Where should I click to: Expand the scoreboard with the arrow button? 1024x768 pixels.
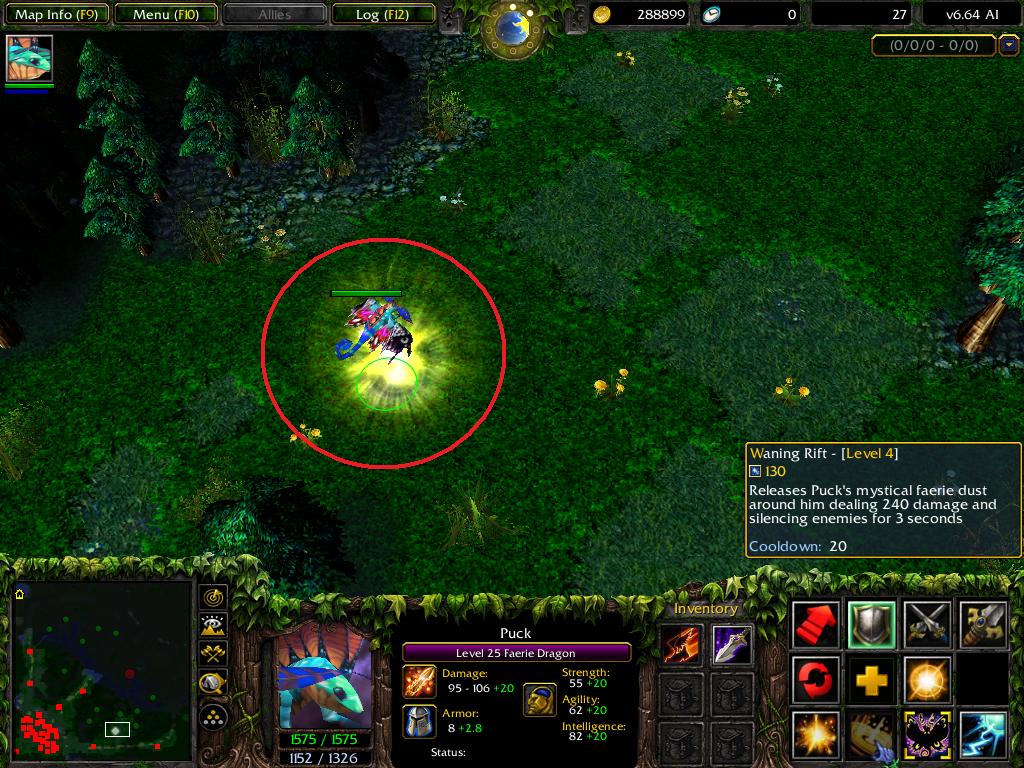1008,45
